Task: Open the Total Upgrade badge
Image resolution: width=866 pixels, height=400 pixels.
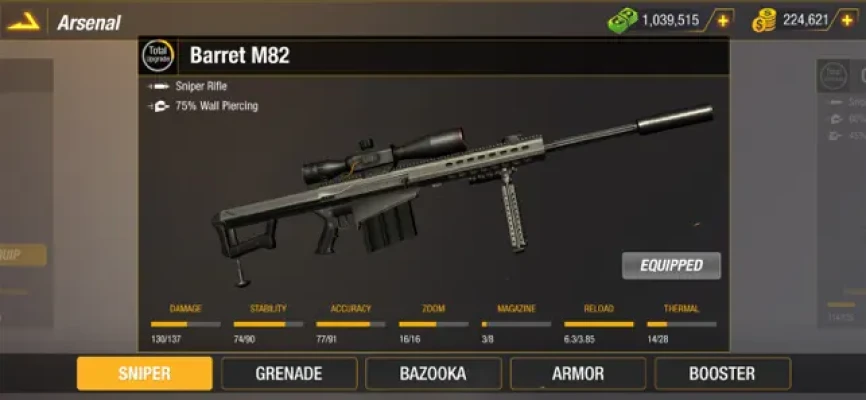Action: pyautogui.click(x=158, y=55)
